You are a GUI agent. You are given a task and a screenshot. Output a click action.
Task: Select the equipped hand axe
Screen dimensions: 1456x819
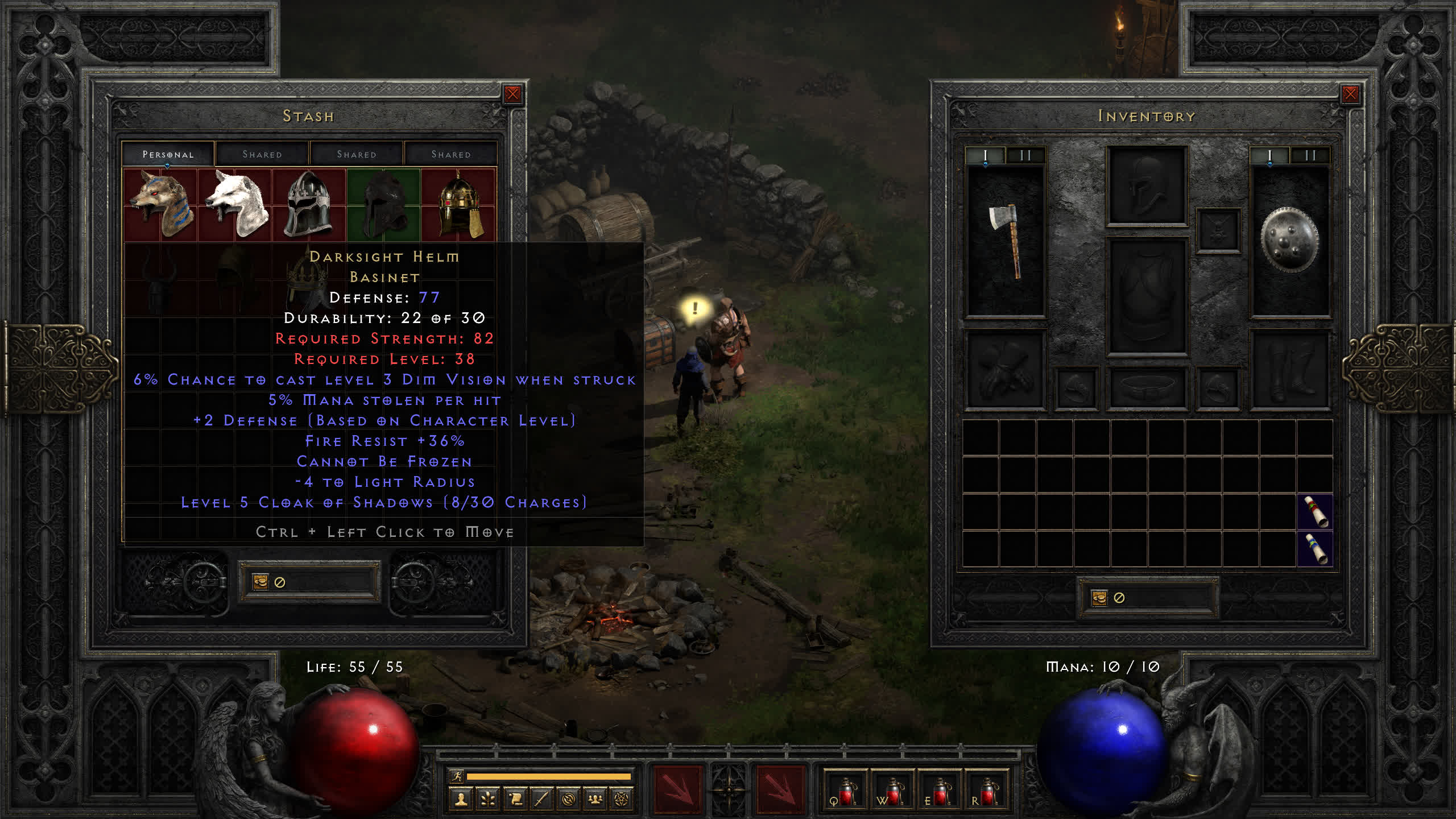click(x=1006, y=241)
